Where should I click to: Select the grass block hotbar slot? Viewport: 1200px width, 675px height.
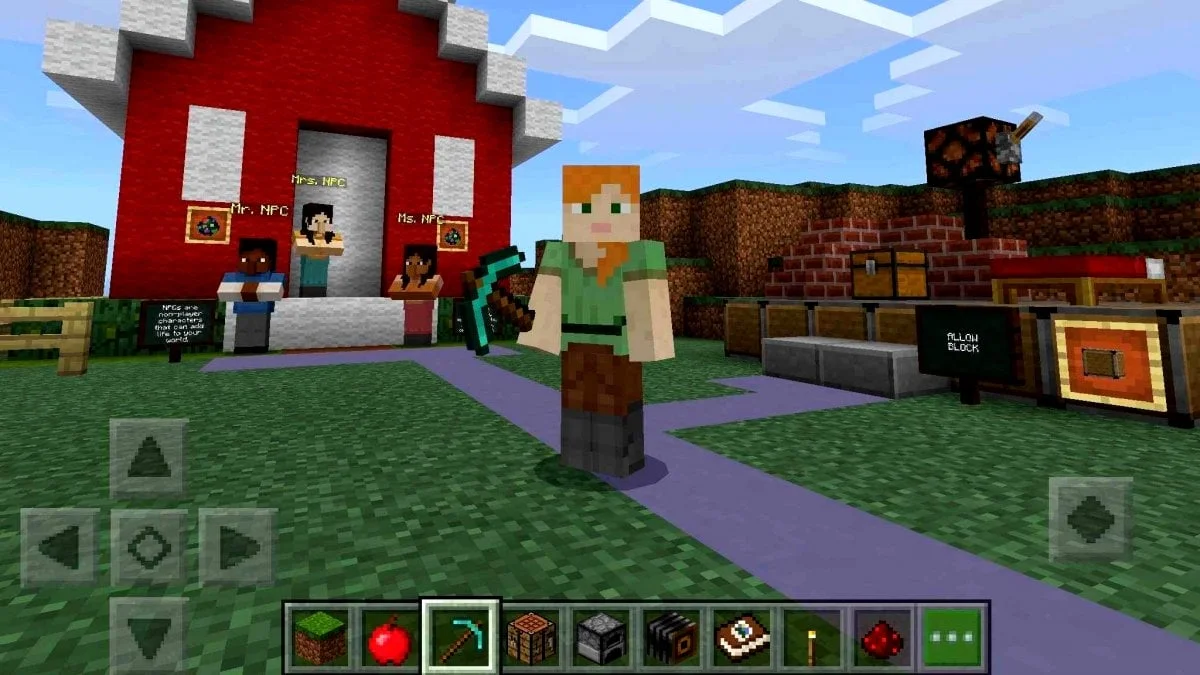pyautogui.click(x=320, y=637)
